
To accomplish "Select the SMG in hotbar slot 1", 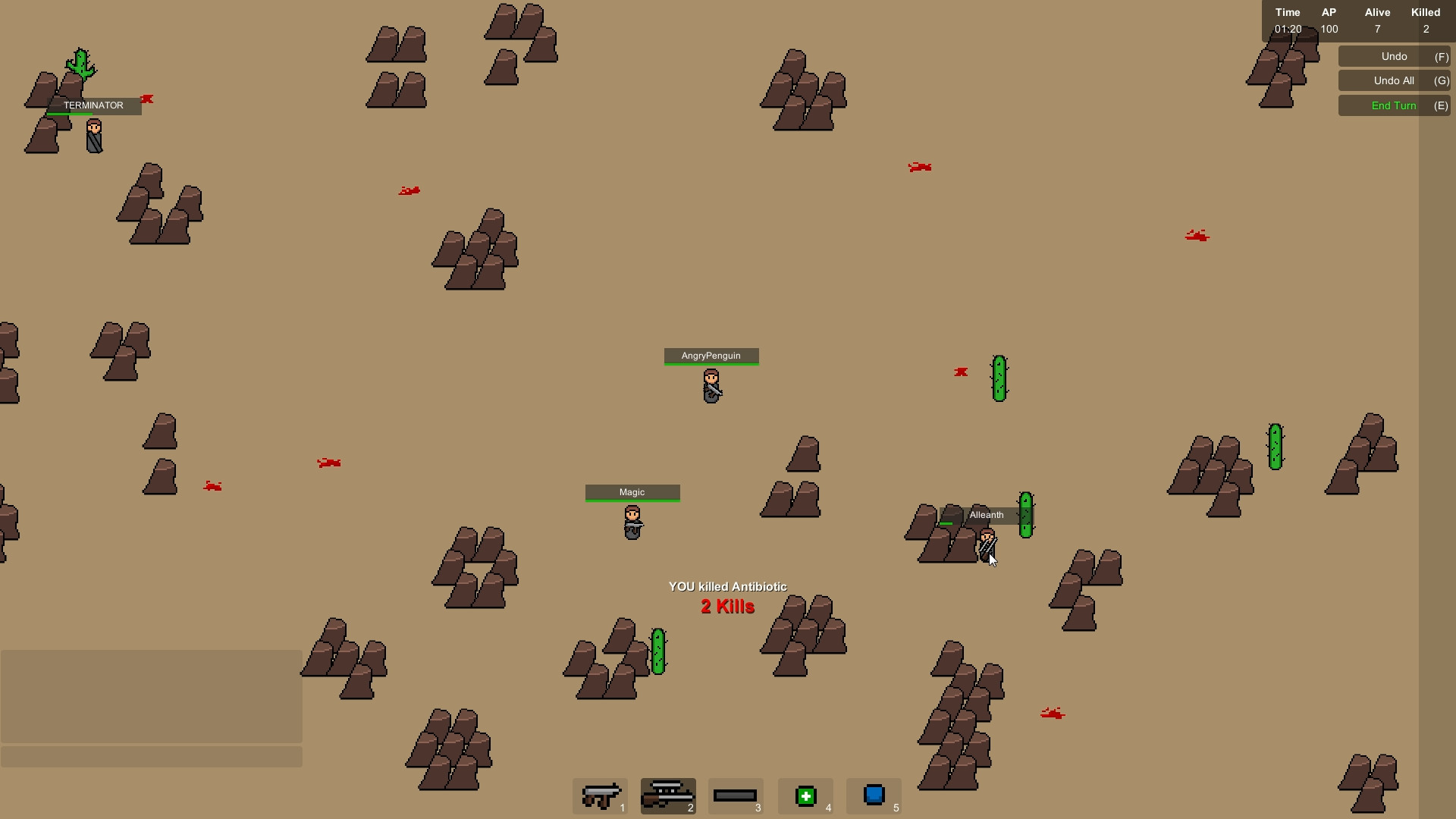I will click(x=600, y=795).
